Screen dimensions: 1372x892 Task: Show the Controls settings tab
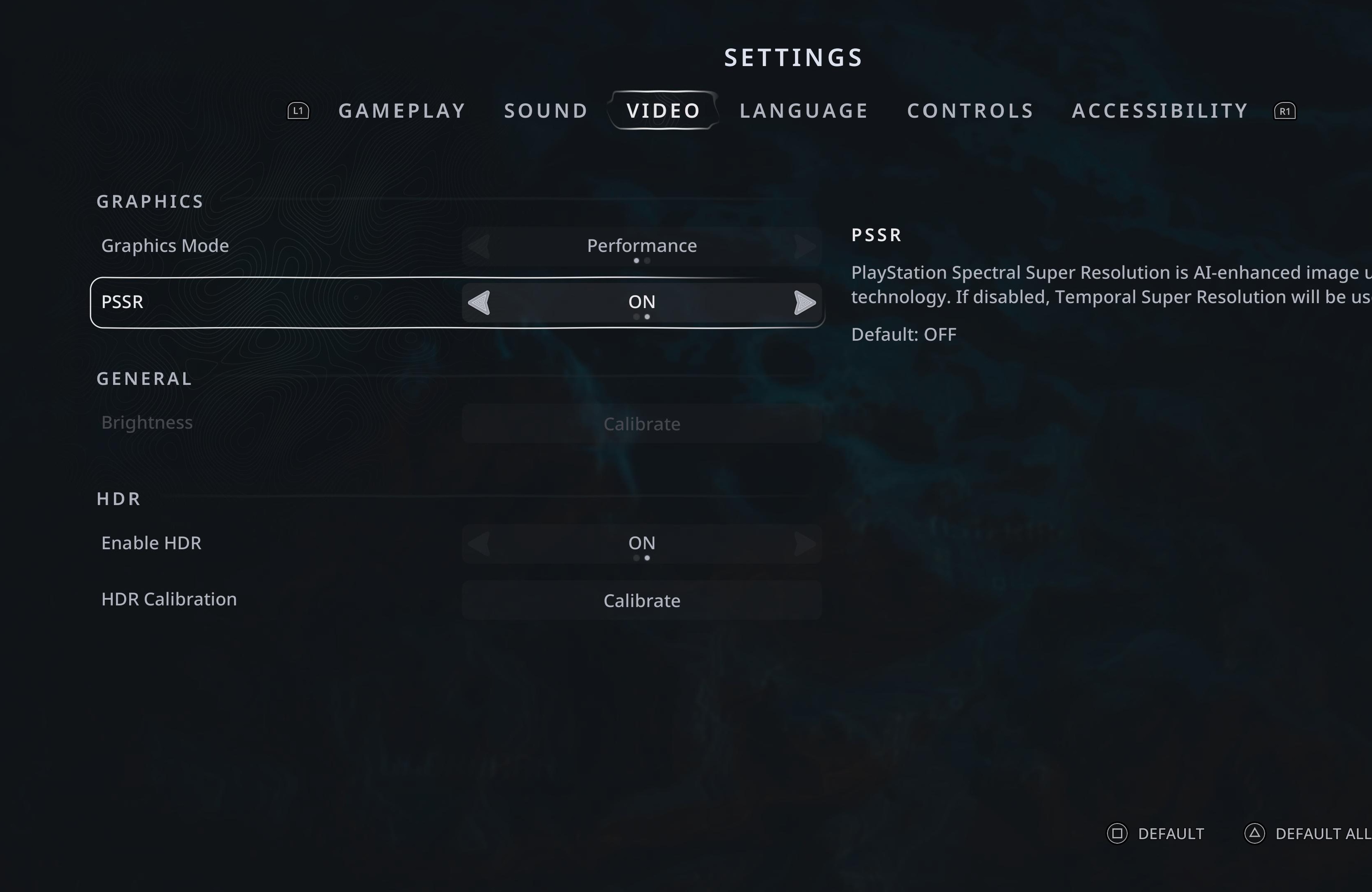tap(970, 111)
